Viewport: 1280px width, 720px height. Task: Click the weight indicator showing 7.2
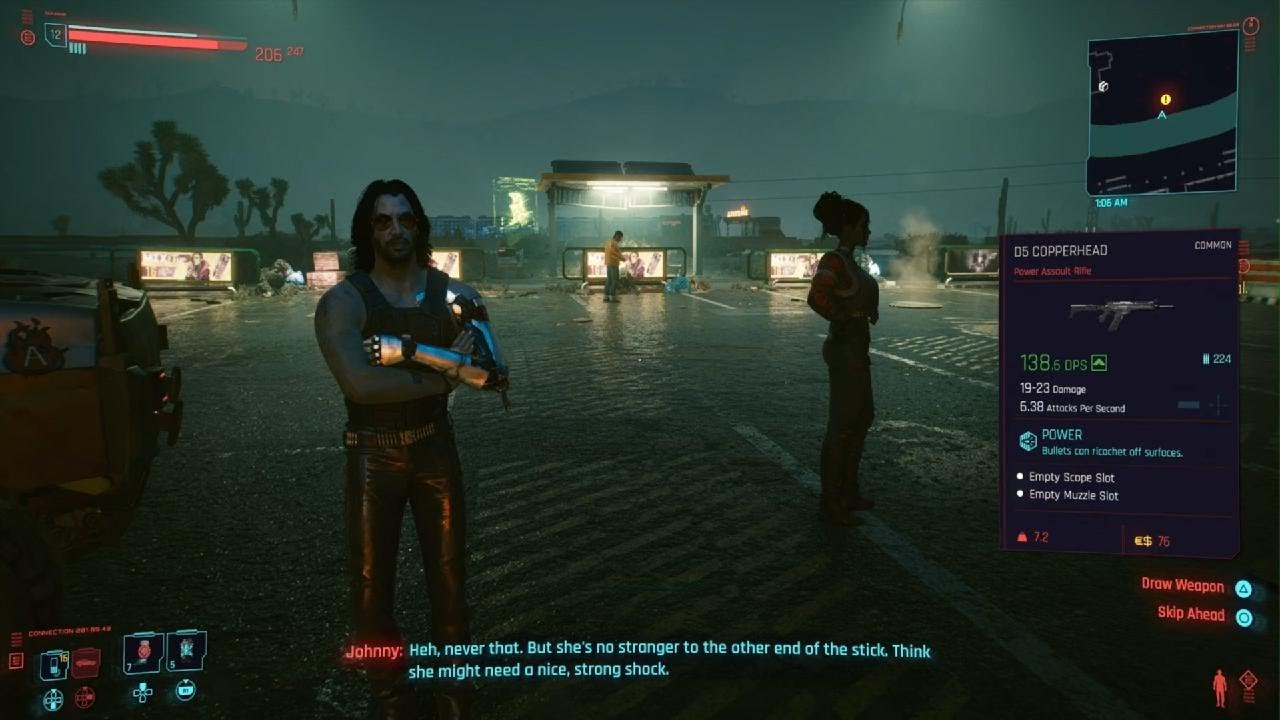coord(1030,537)
